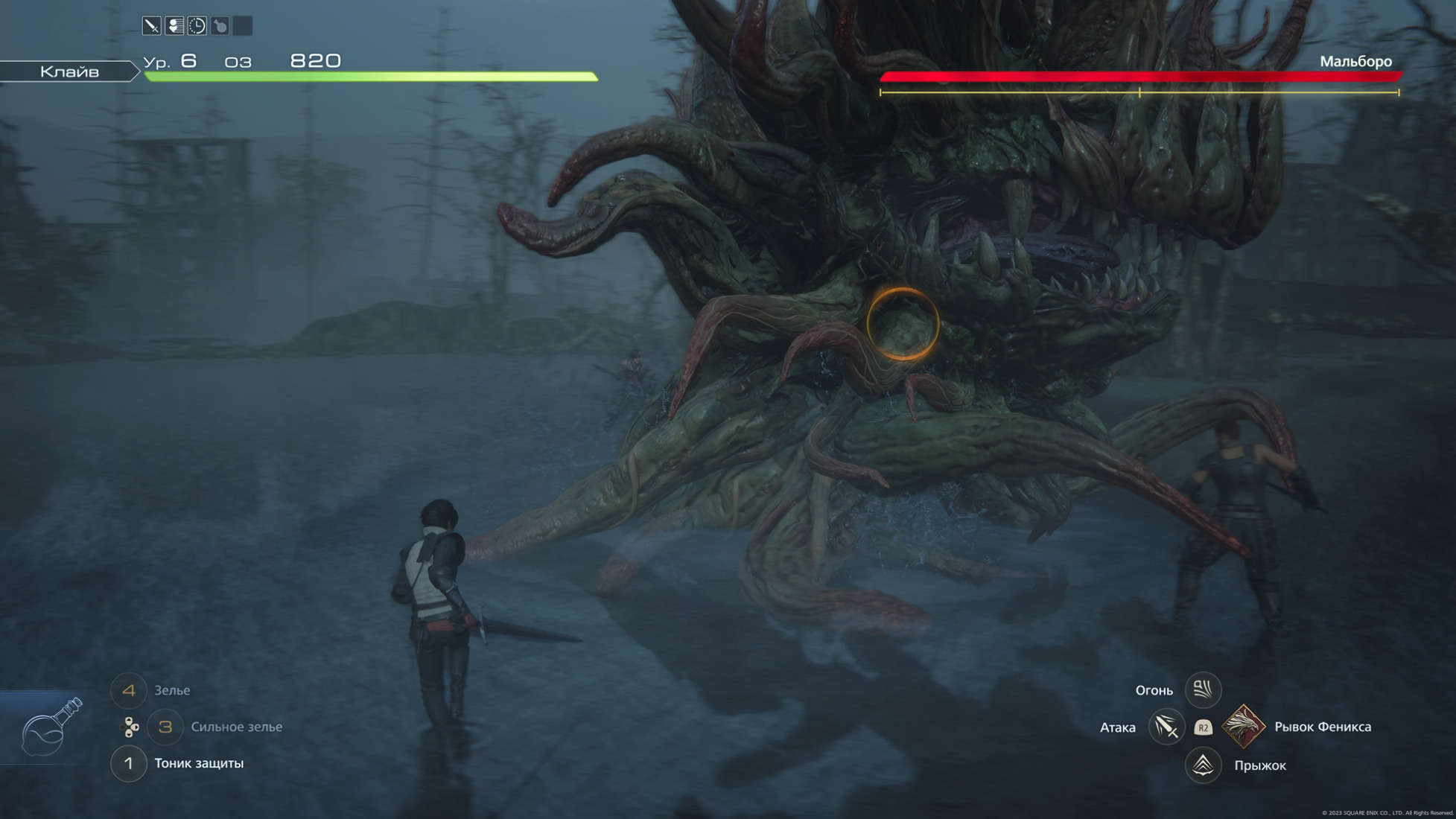Use the Сильное зелье item slot
The height and width of the screenshot is (819, 1456).
click(x=165, y=727)
